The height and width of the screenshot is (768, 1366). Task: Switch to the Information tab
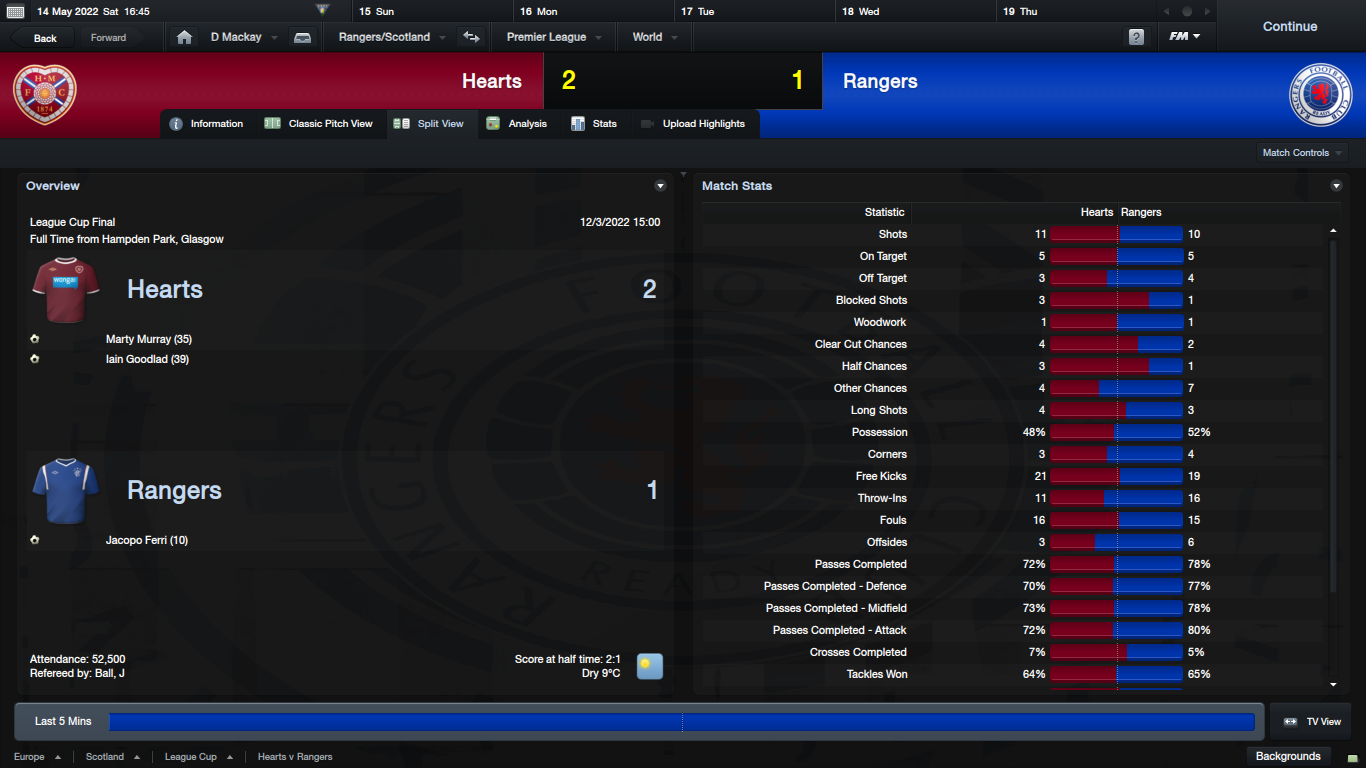click(x=207, y=124)
